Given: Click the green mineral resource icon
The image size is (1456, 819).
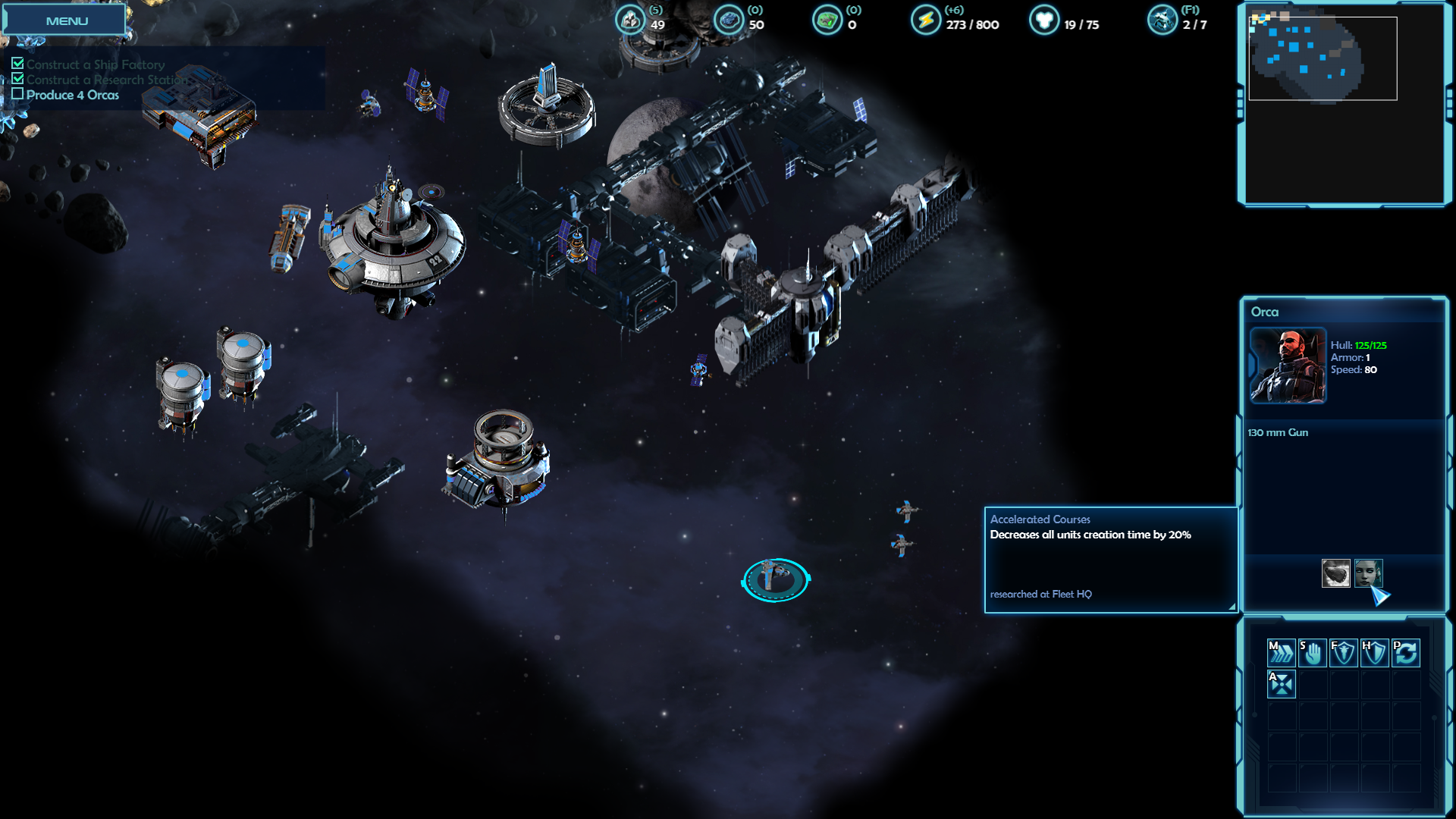Looking at the screenshot, I should click(x=827, y=20).
